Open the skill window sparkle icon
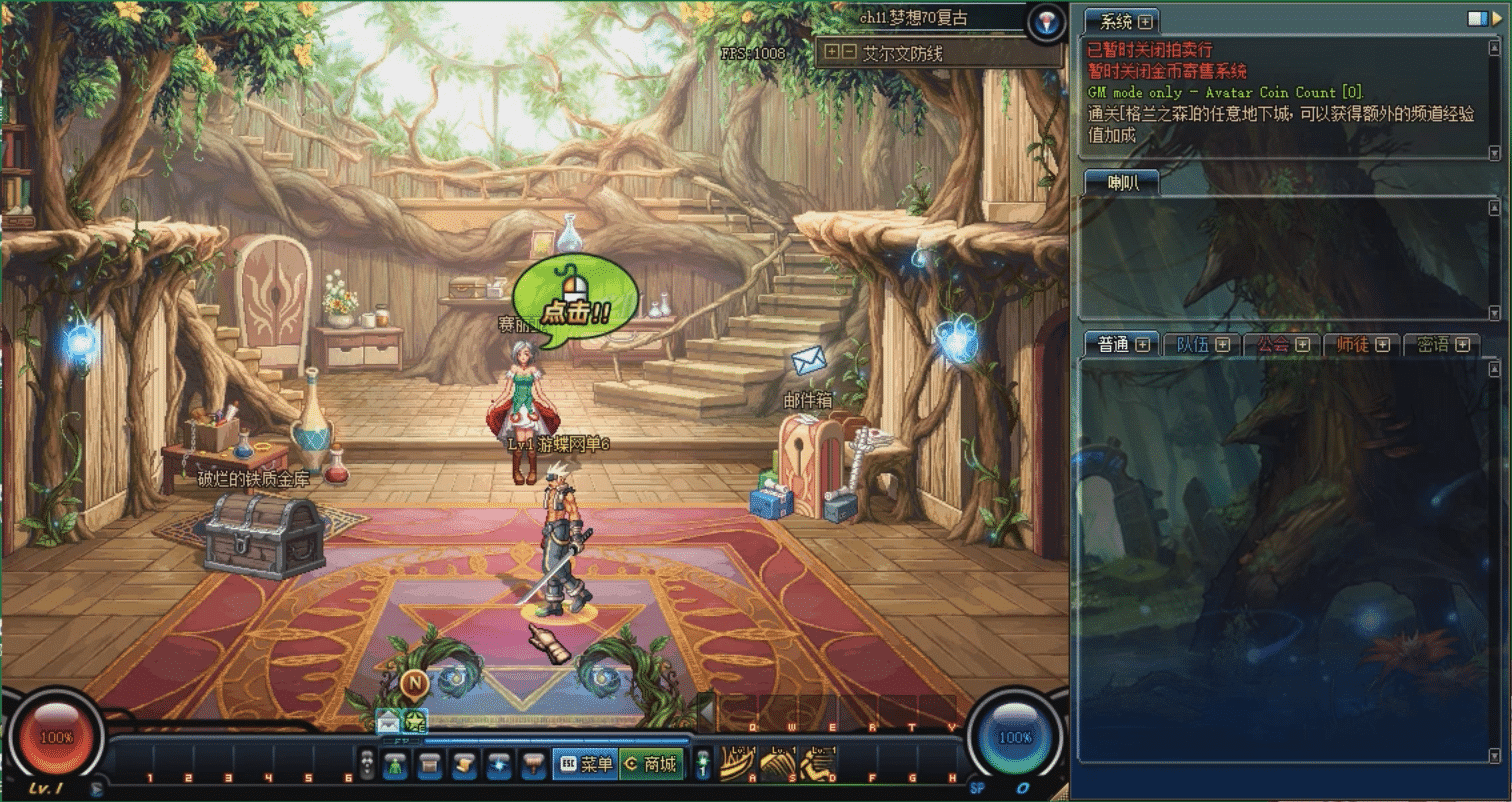1512x802 pixels. pyautogui.click(x=498, y=765)
